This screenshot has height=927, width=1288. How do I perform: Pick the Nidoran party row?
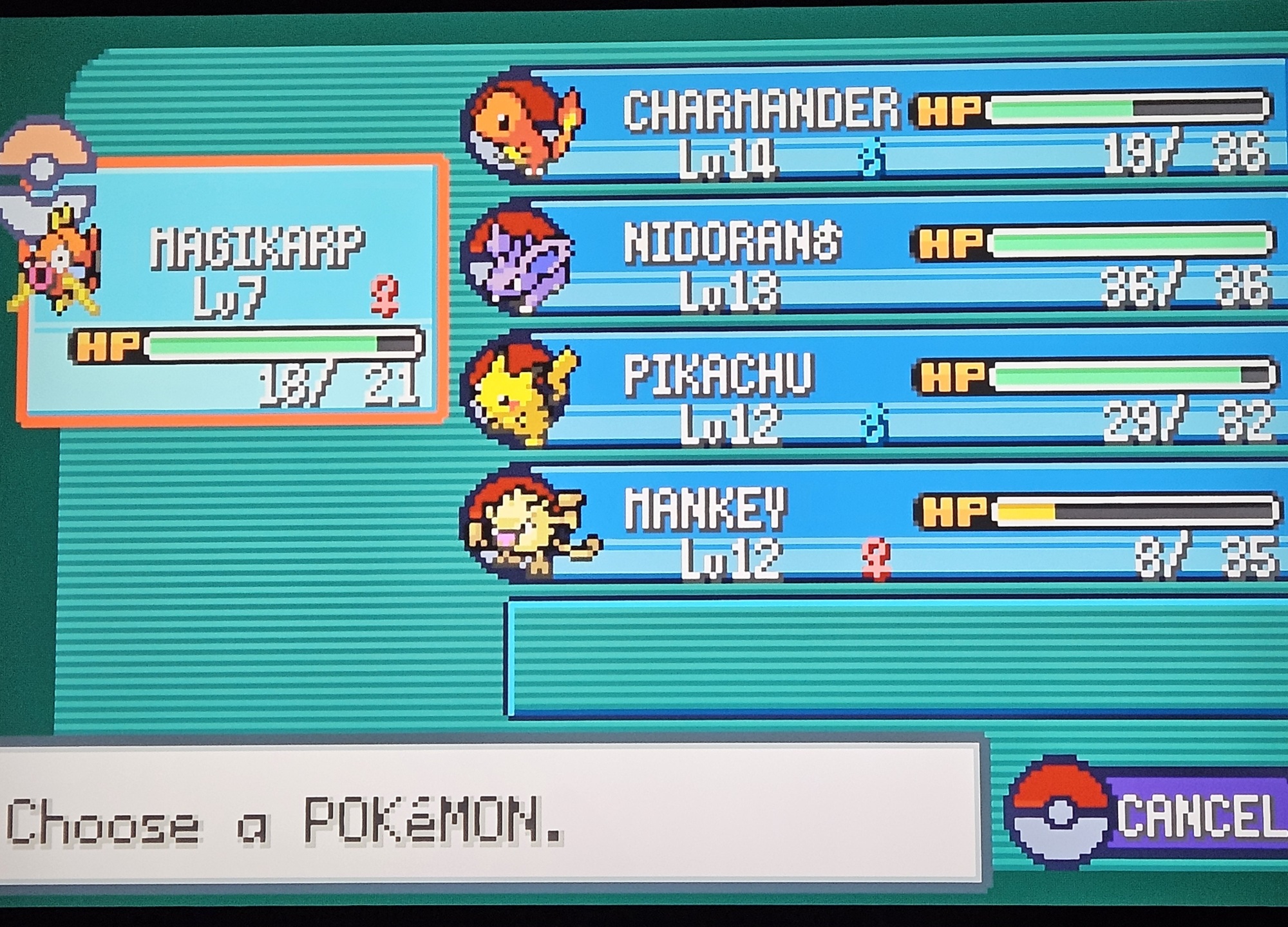pyautogui.click(x=876, y=261)
